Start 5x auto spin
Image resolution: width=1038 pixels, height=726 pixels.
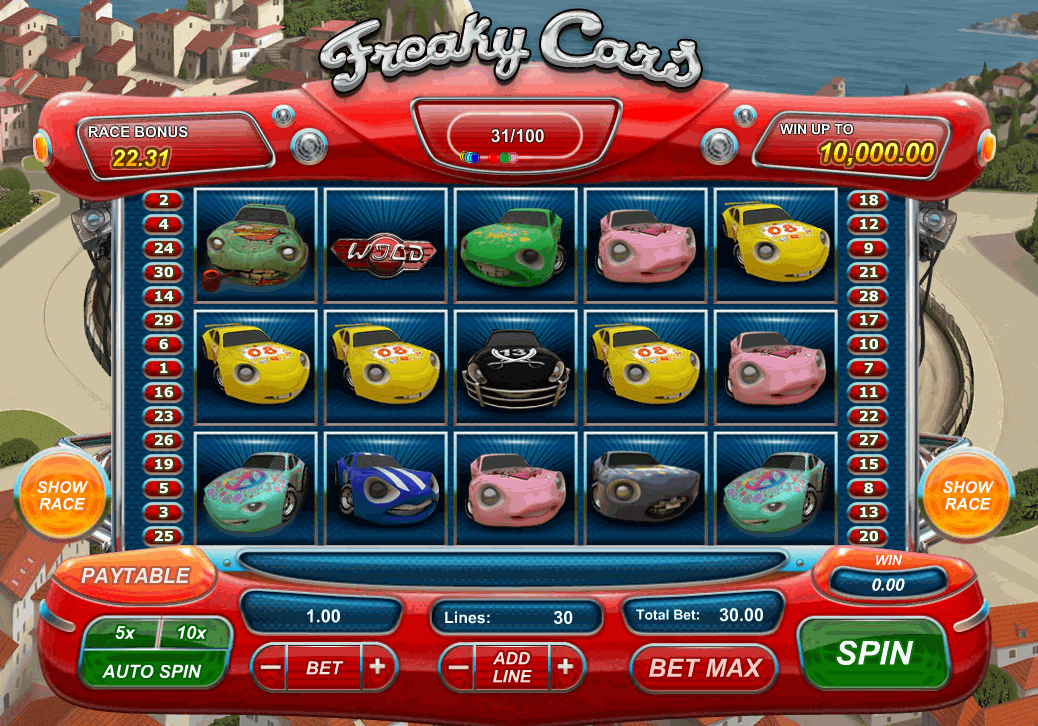[x=125, y=633]
